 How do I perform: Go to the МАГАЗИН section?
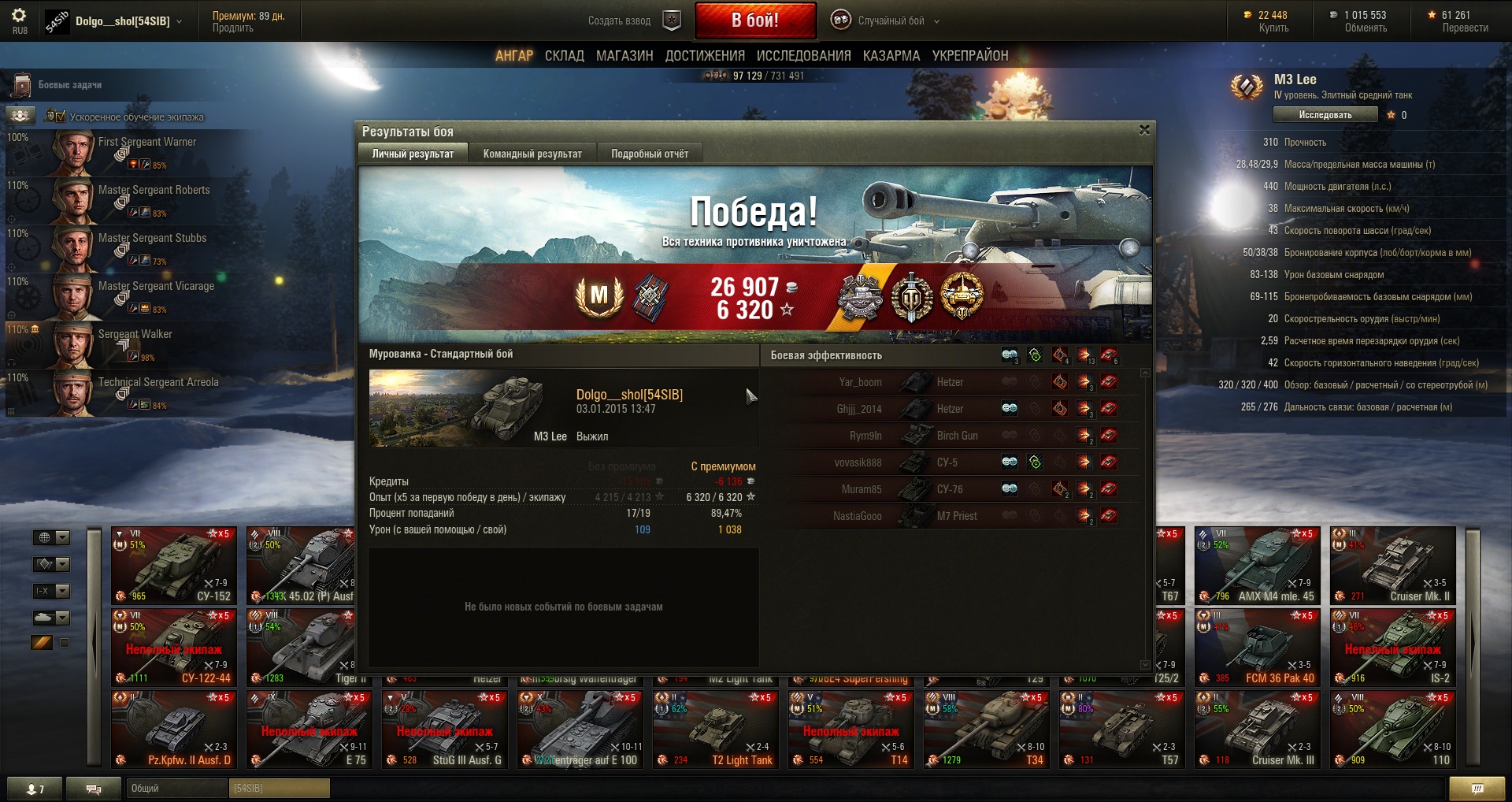pos(624,56)
